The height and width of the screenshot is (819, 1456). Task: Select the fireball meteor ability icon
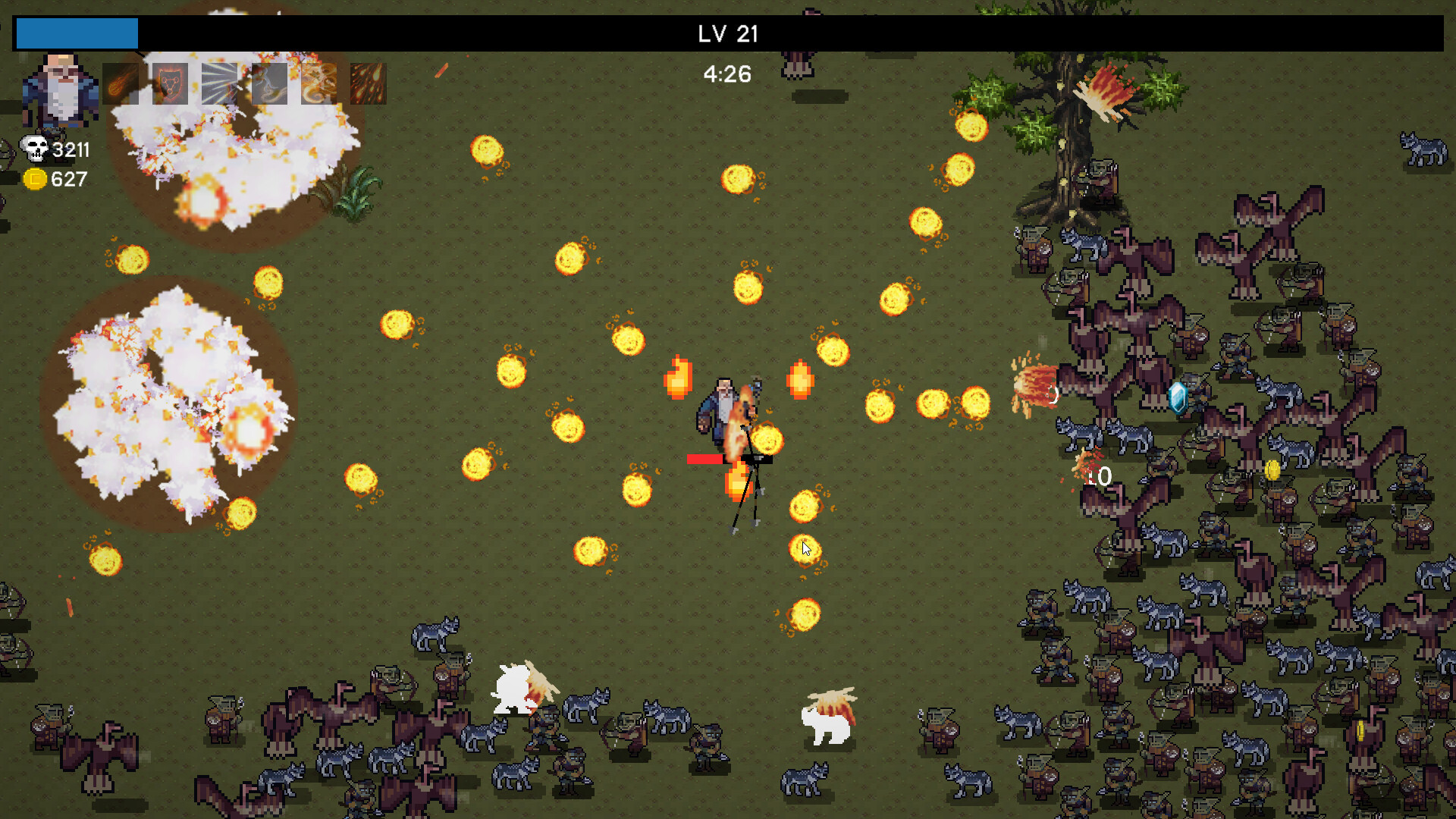click(x=121, y=83)
